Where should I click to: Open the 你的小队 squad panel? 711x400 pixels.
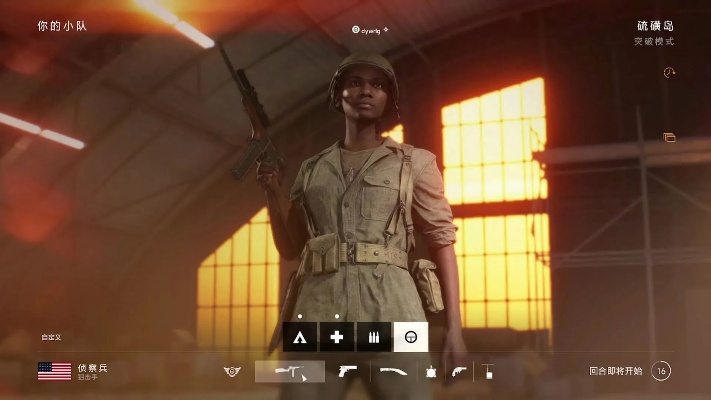point(62,25)
